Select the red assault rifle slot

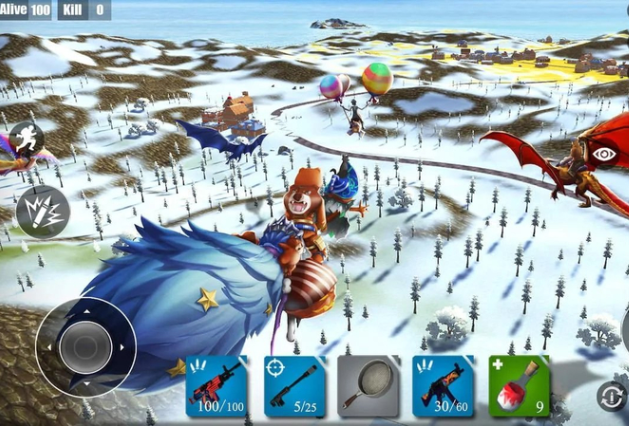pos(217,386)
